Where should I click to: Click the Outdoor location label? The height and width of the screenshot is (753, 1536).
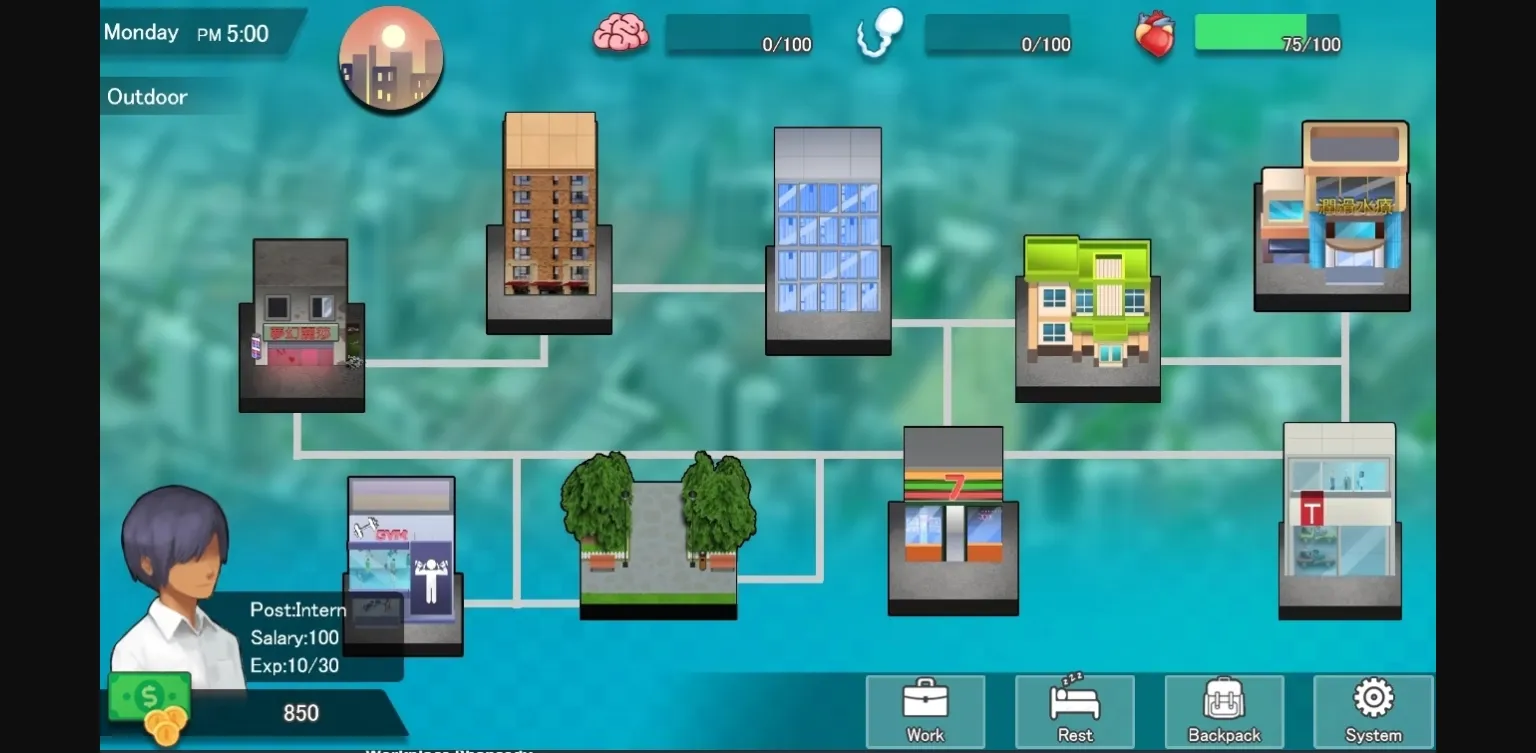coord(146,97)
